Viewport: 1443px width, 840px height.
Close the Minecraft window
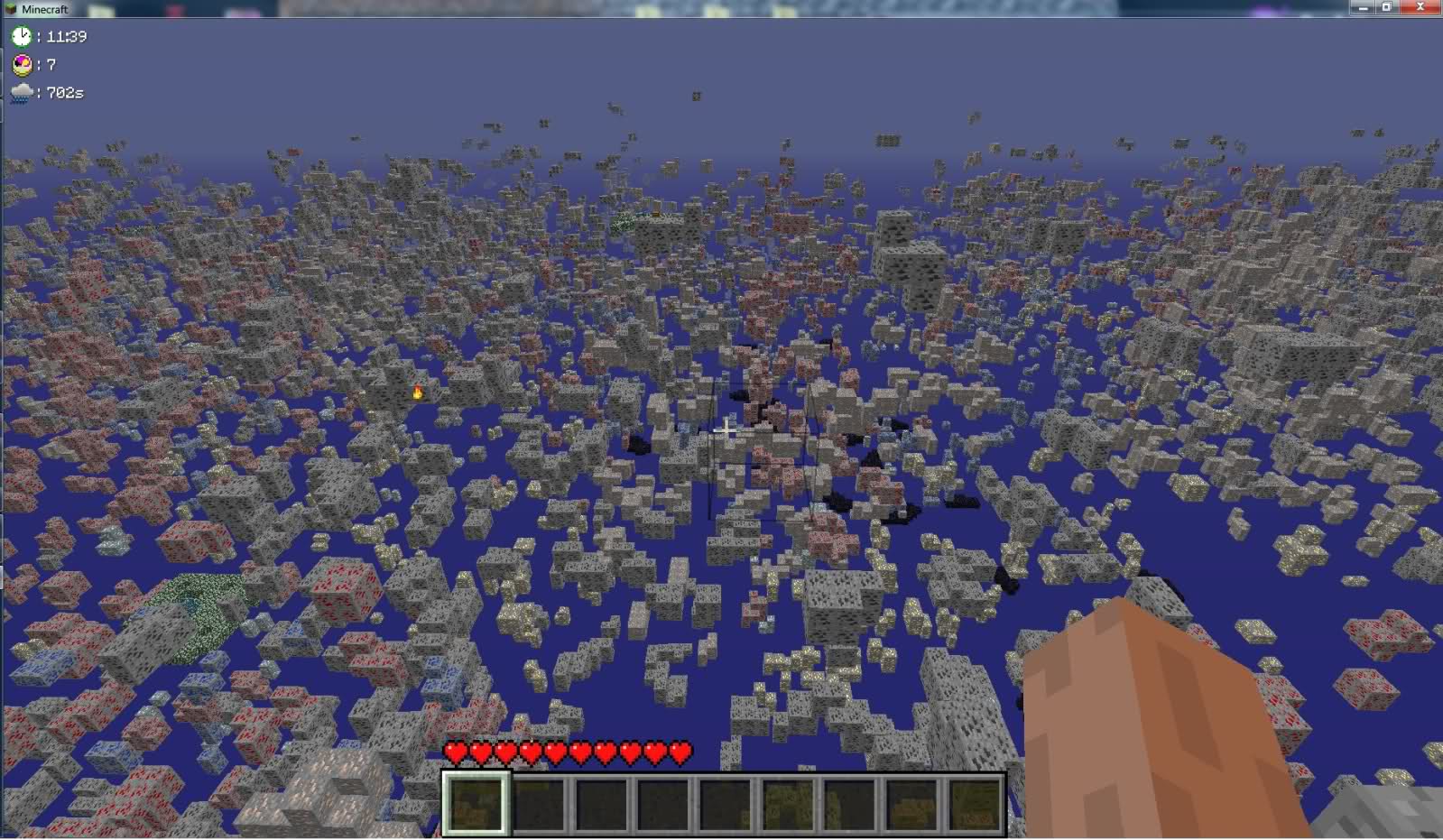coord(1420,7)
